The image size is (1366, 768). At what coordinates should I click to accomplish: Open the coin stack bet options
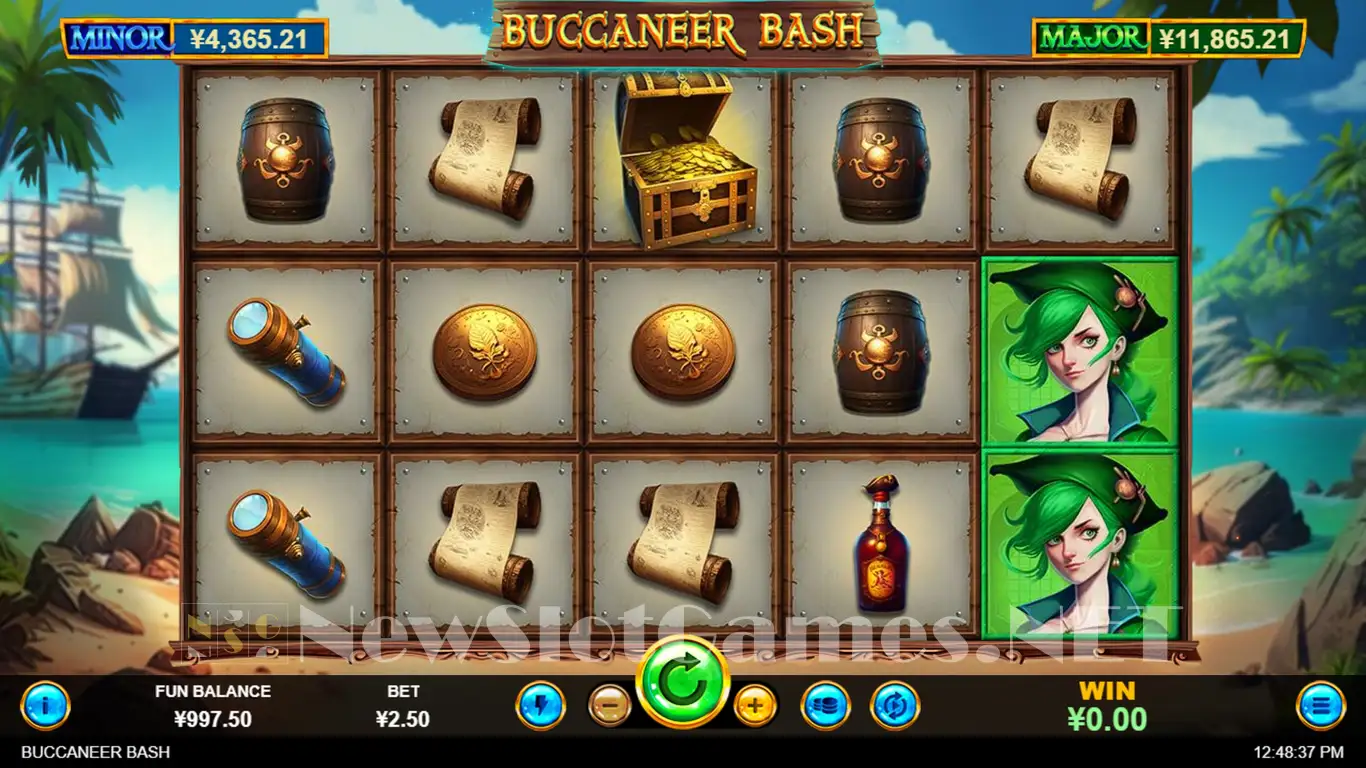coord(825,706)
